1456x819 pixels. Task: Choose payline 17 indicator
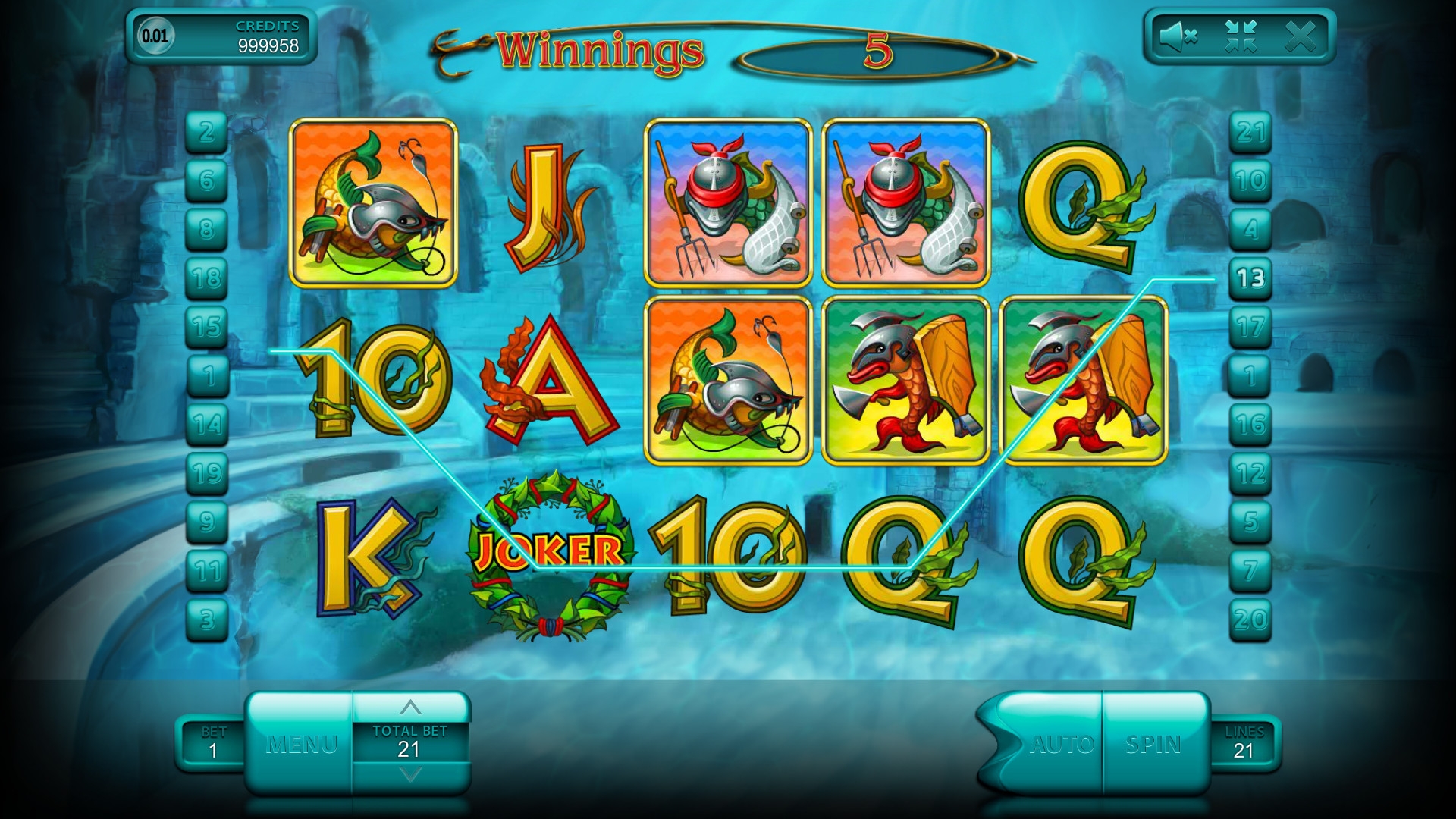pos(1250,327)
